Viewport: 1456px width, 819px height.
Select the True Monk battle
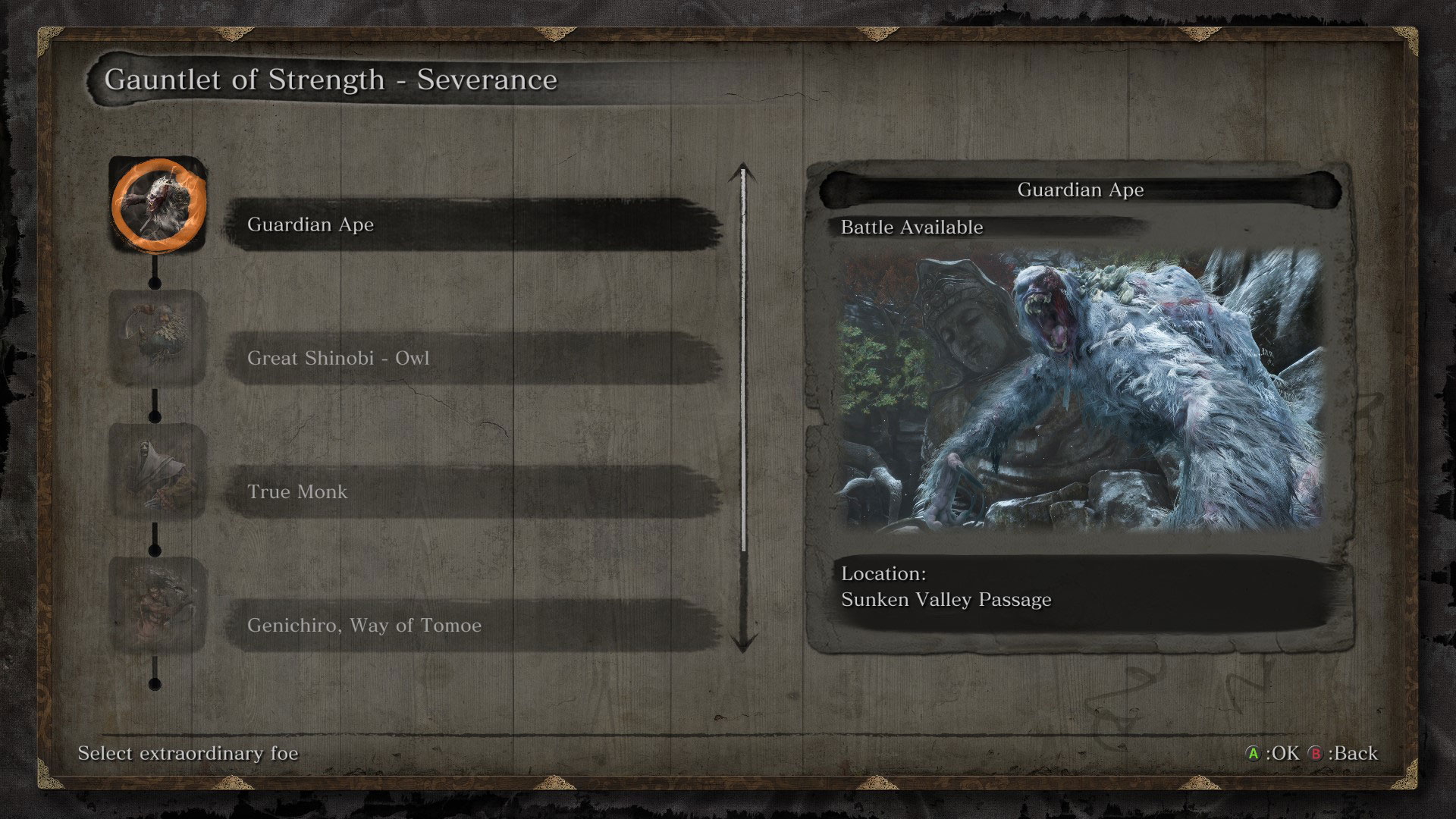pos(472,491)
